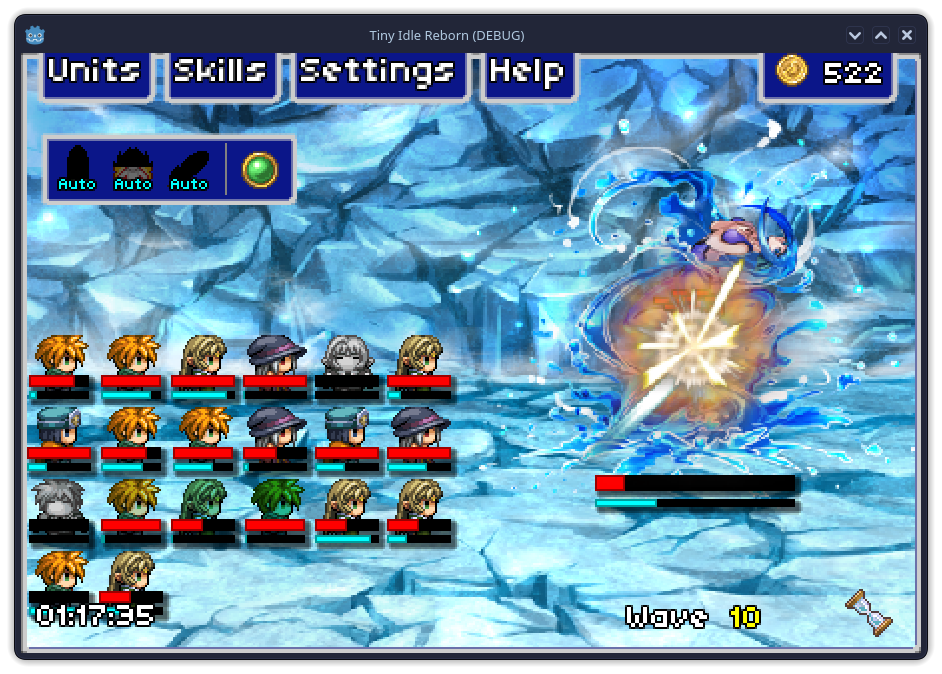Activate the slanted blade-shaped Auto skill
This screenshot has width=942, height=674.
189,167
